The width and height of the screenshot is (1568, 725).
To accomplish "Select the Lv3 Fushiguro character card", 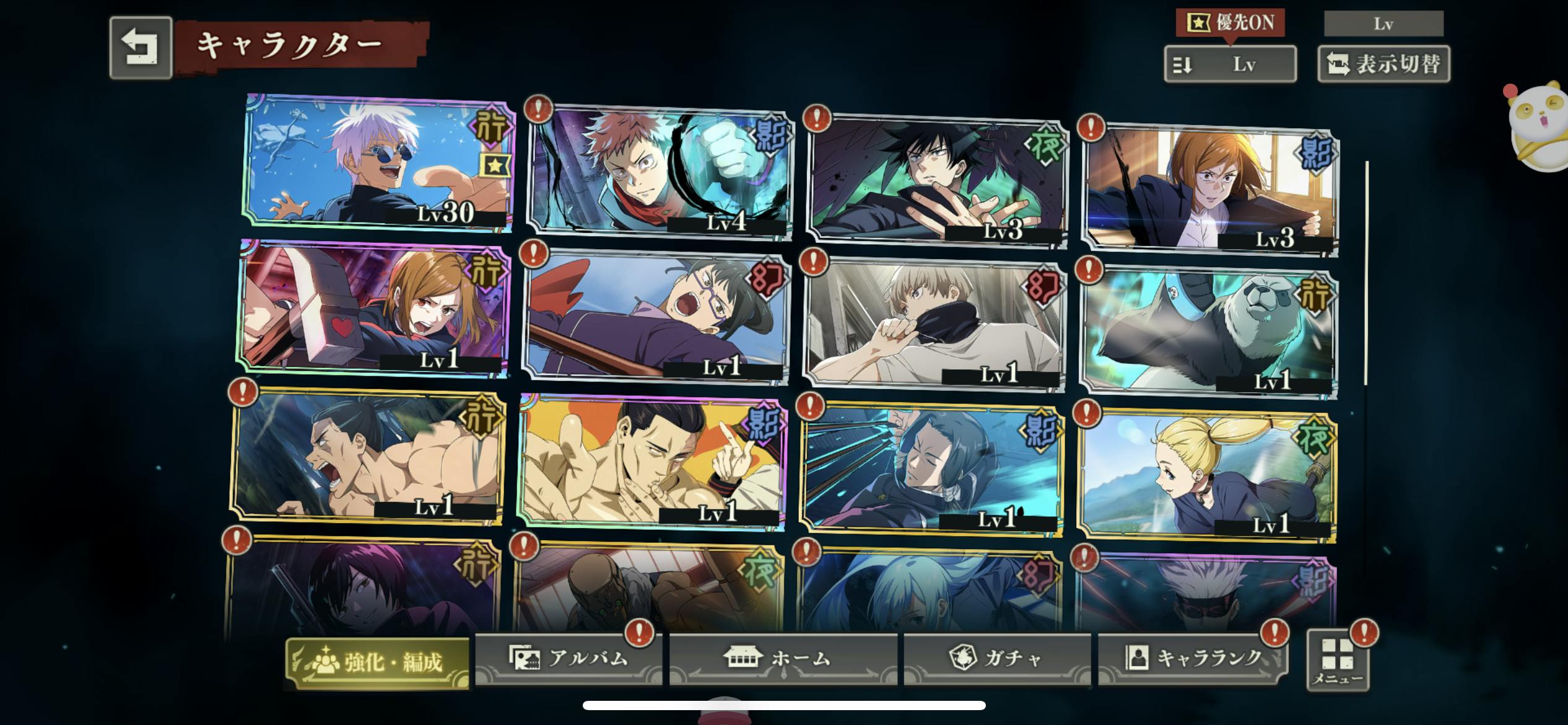I will (938, 181).
